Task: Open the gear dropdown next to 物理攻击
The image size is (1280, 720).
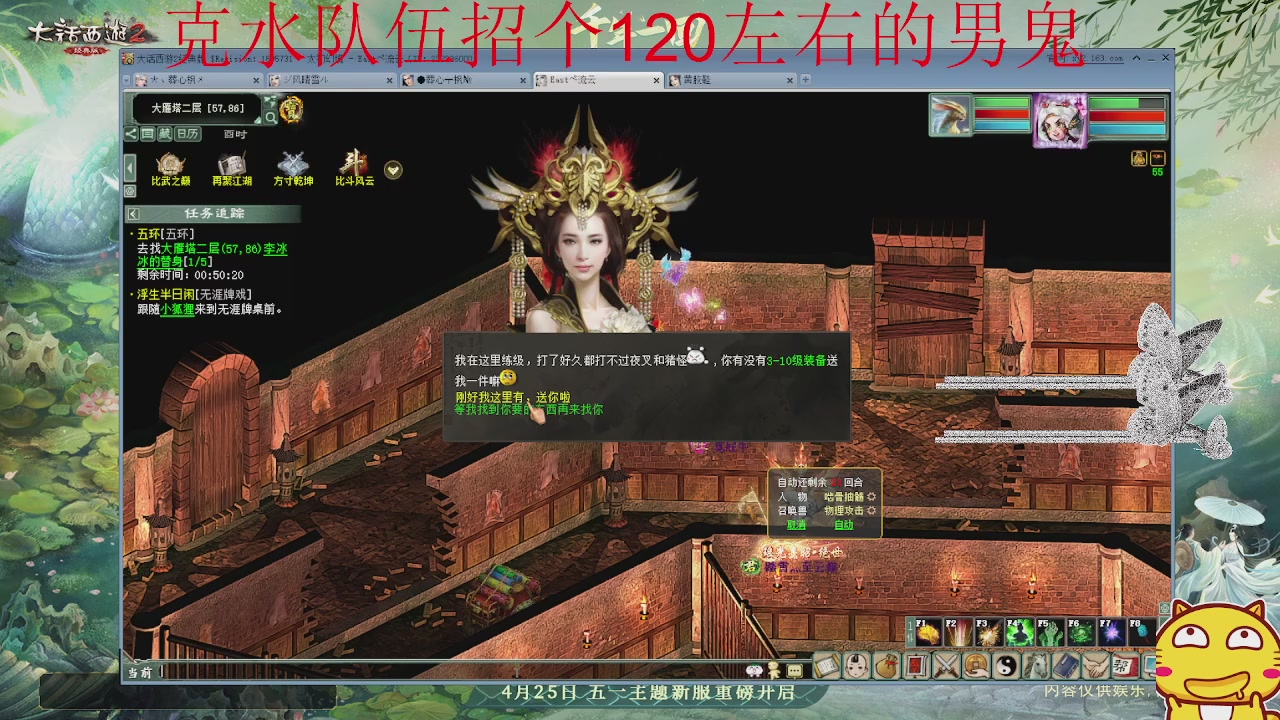Action: tap(870, 510)
